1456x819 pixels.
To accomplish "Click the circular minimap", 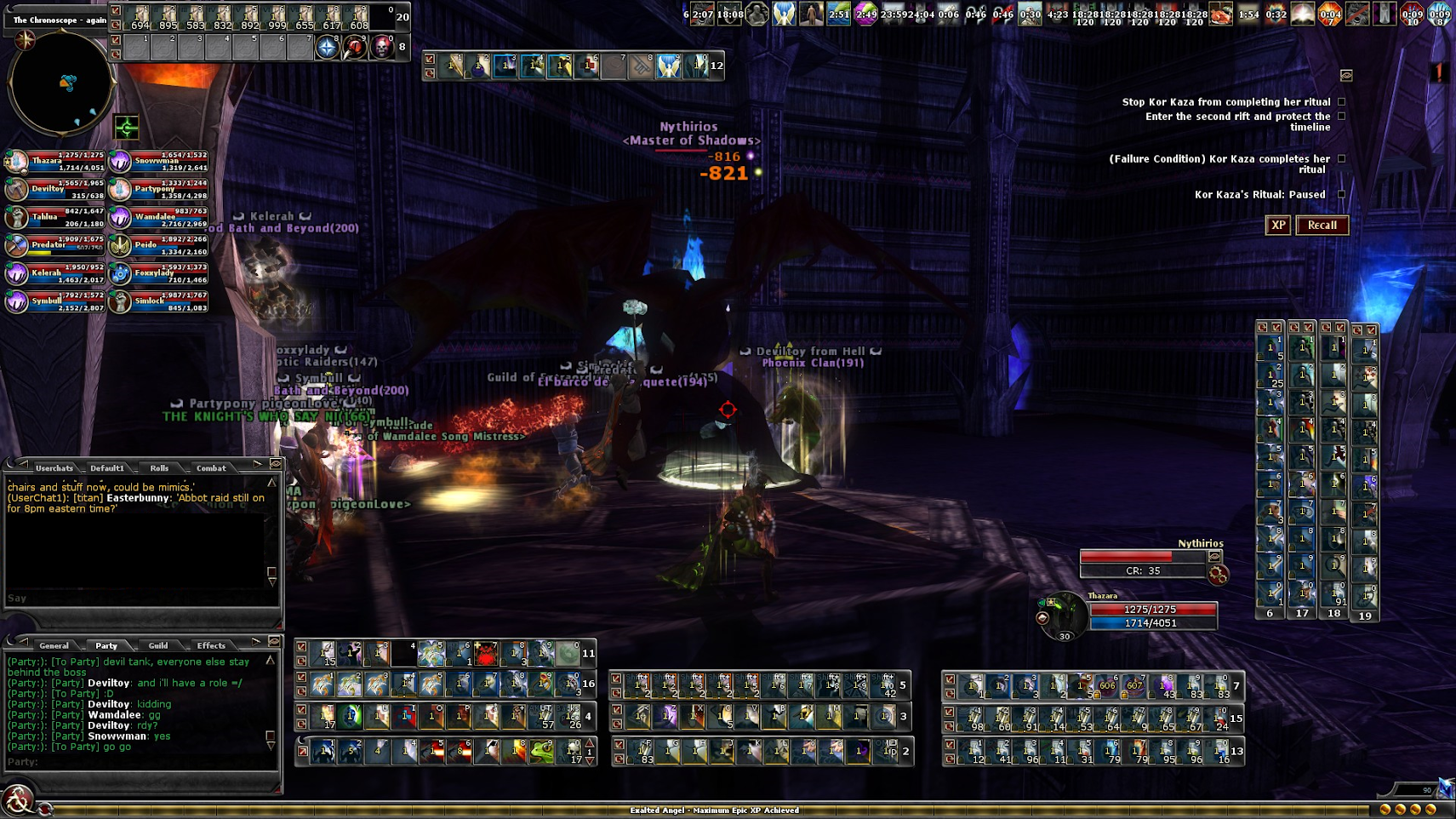I will click(60, 83).
